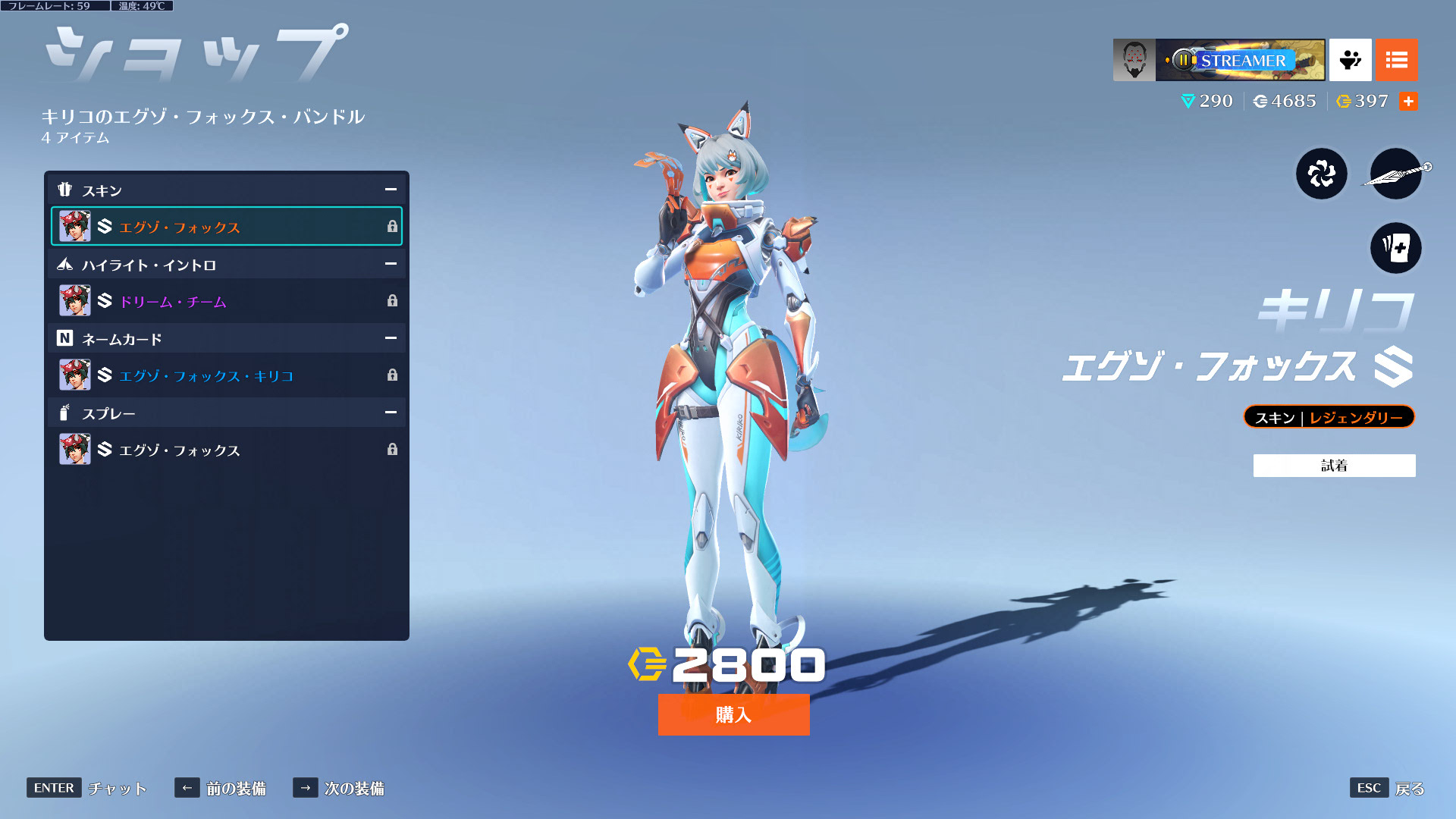Add more coins with the plus button
Image resolution: width=1456 pixels, height=819 pixels.
tap(1408, 102)
